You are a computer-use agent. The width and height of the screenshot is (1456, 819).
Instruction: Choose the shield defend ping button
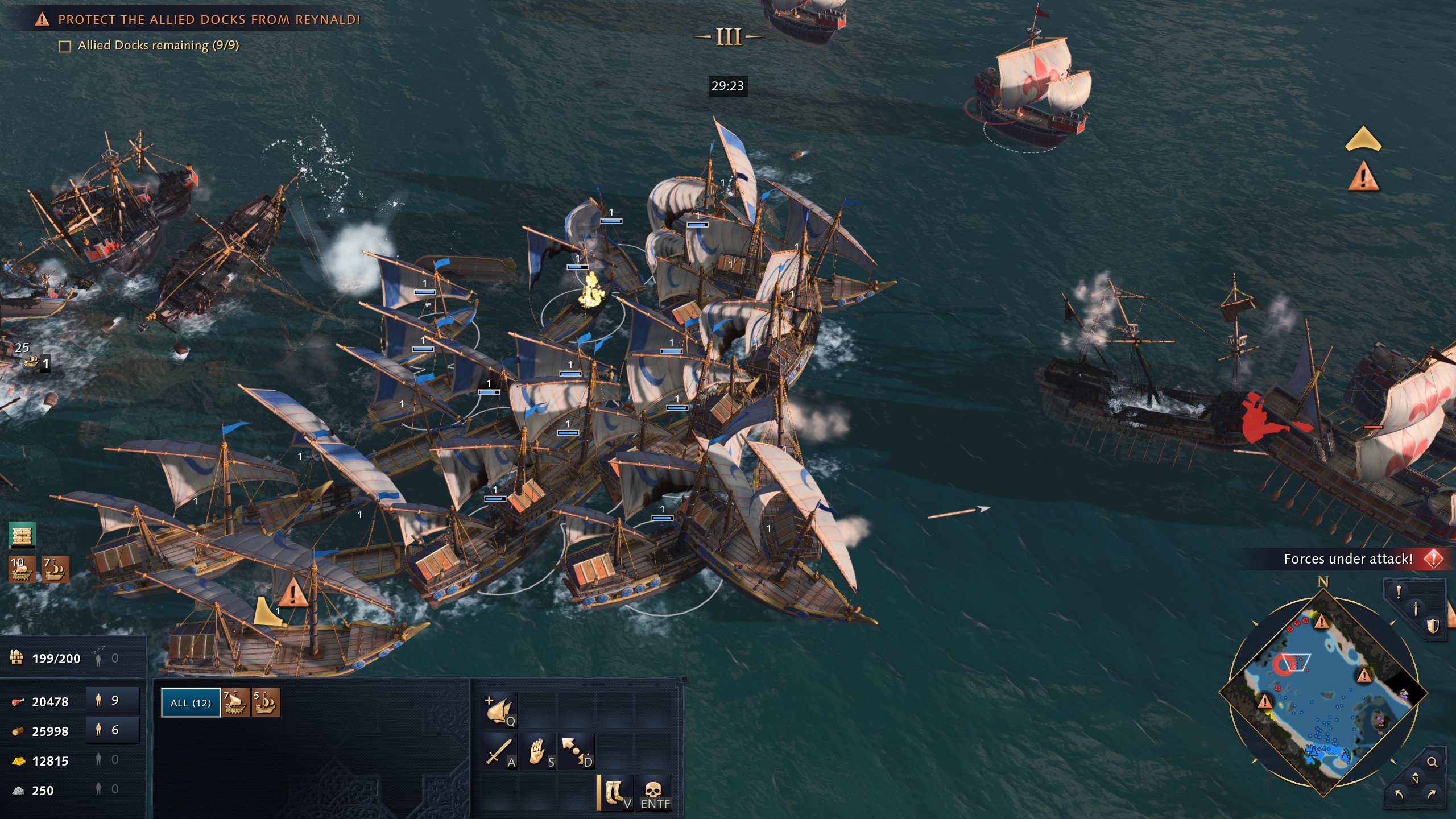coord(1432,626)
